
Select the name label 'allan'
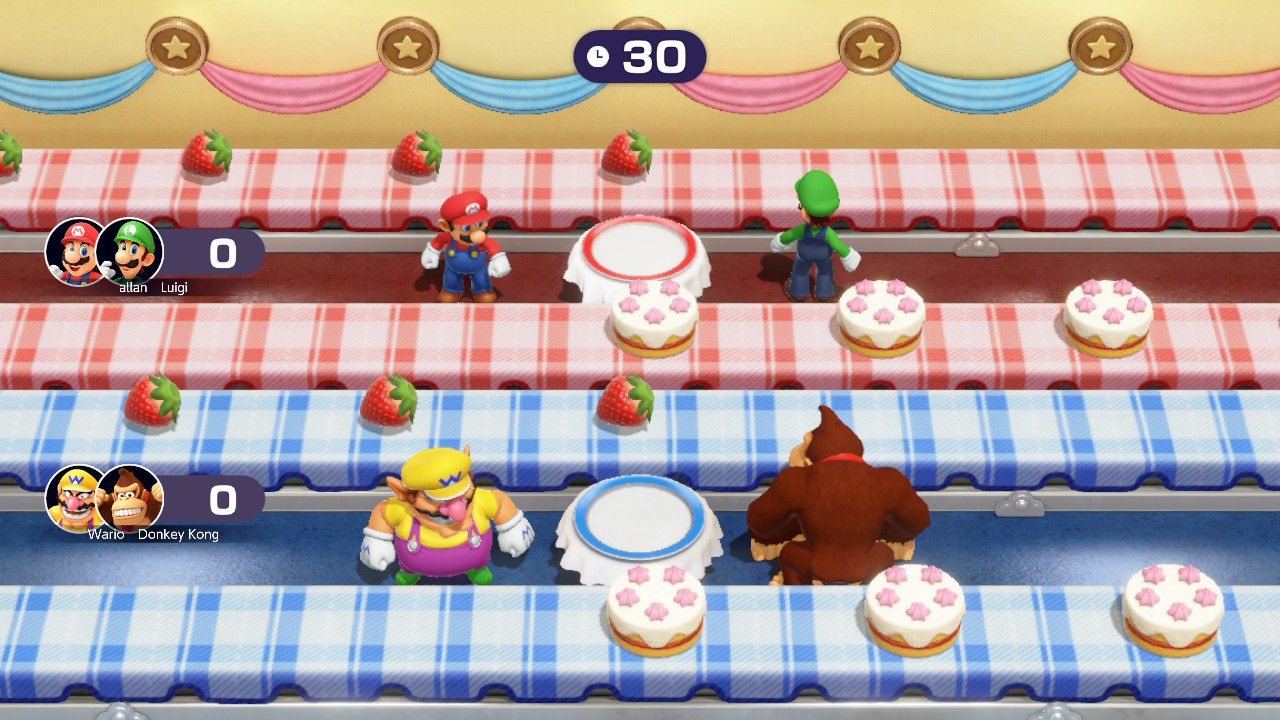click(x=132, y=285)
